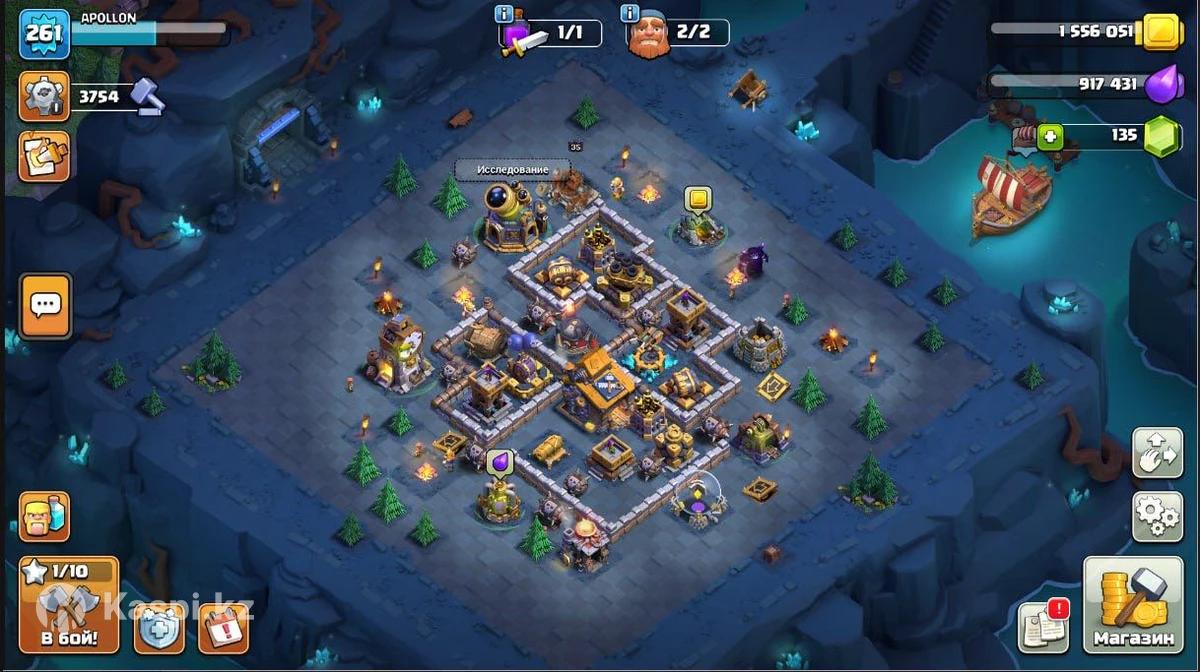The height and width of the screenshot is (672, 1200).
Task: Open the Магазин shop
Action: tap(1133, 605)
